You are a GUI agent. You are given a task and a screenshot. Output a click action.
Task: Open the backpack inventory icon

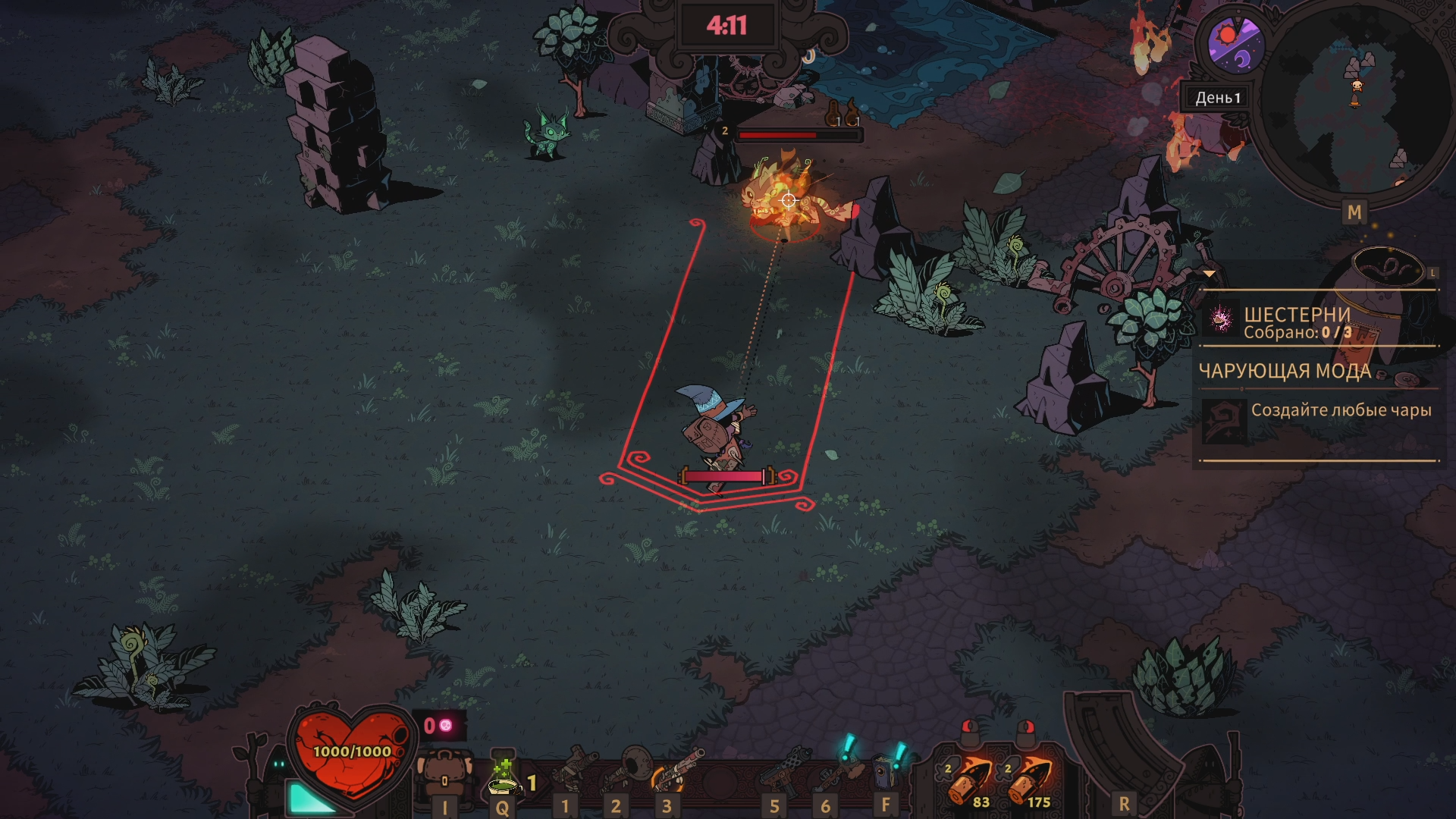tap(444, 773)
